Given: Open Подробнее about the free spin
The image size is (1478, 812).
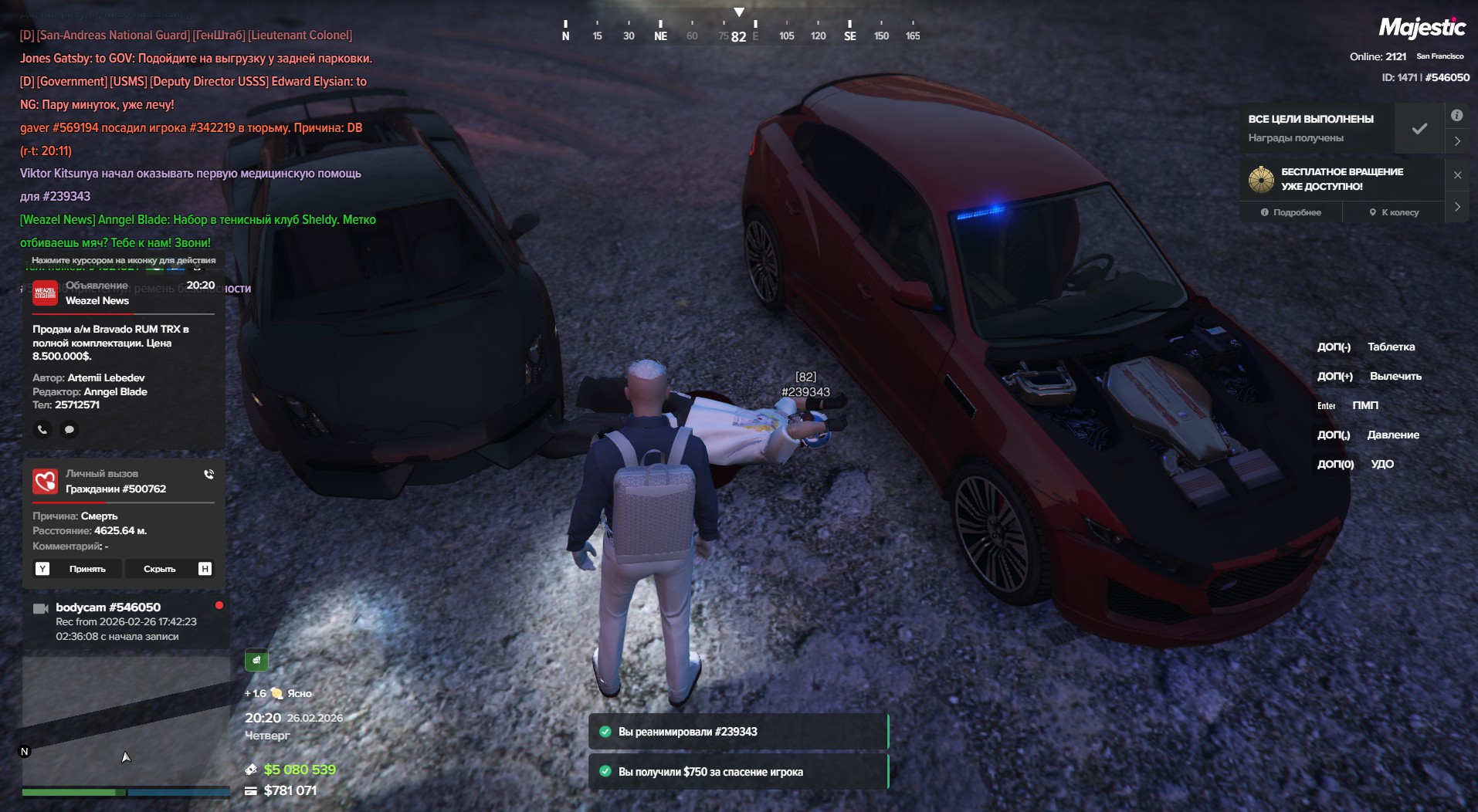Looking at the screenshot, I should [1291, 212].
